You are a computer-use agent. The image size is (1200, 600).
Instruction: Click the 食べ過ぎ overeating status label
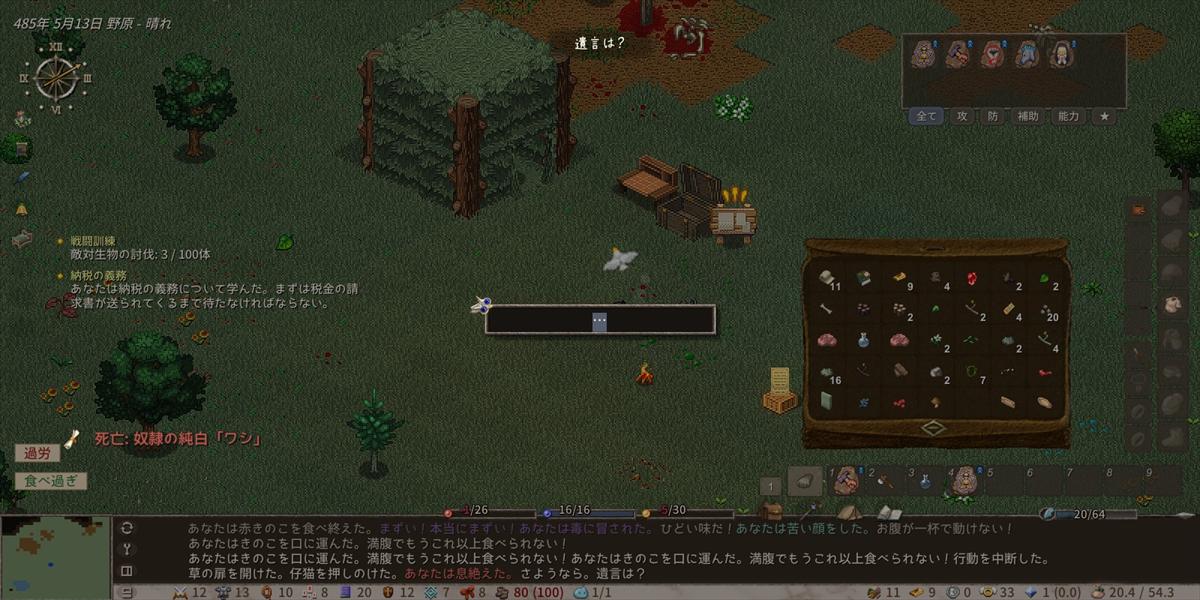[x=50, y=481]
